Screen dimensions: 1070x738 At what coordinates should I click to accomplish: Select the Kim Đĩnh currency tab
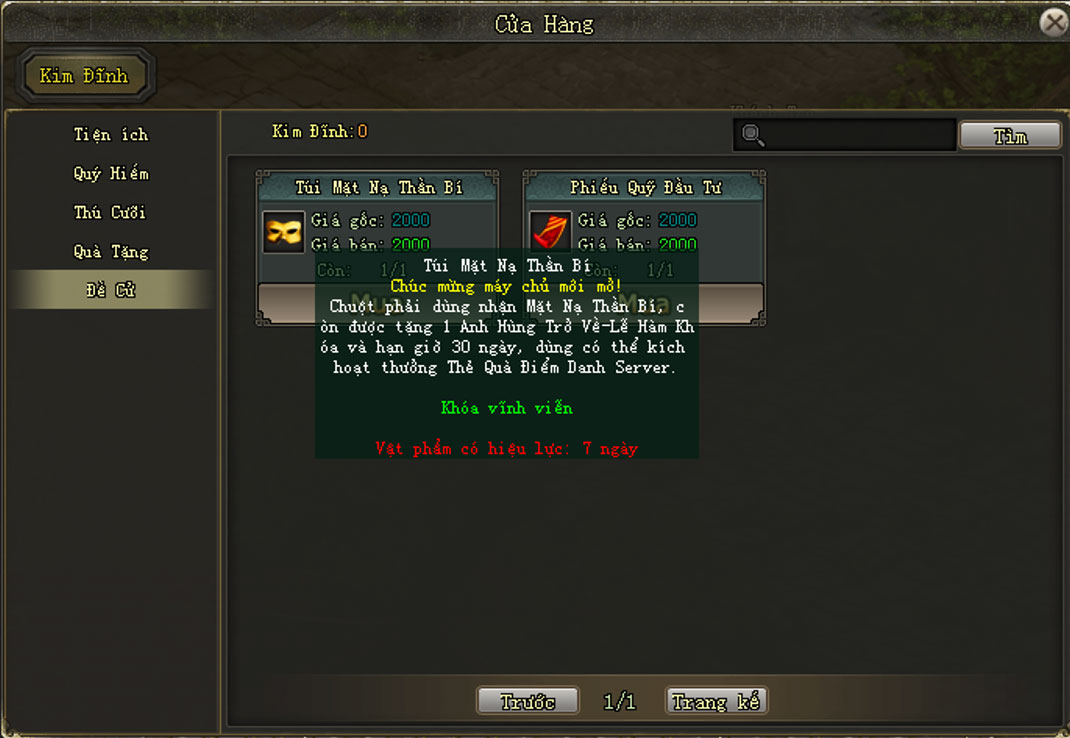[x=84, y=76]
